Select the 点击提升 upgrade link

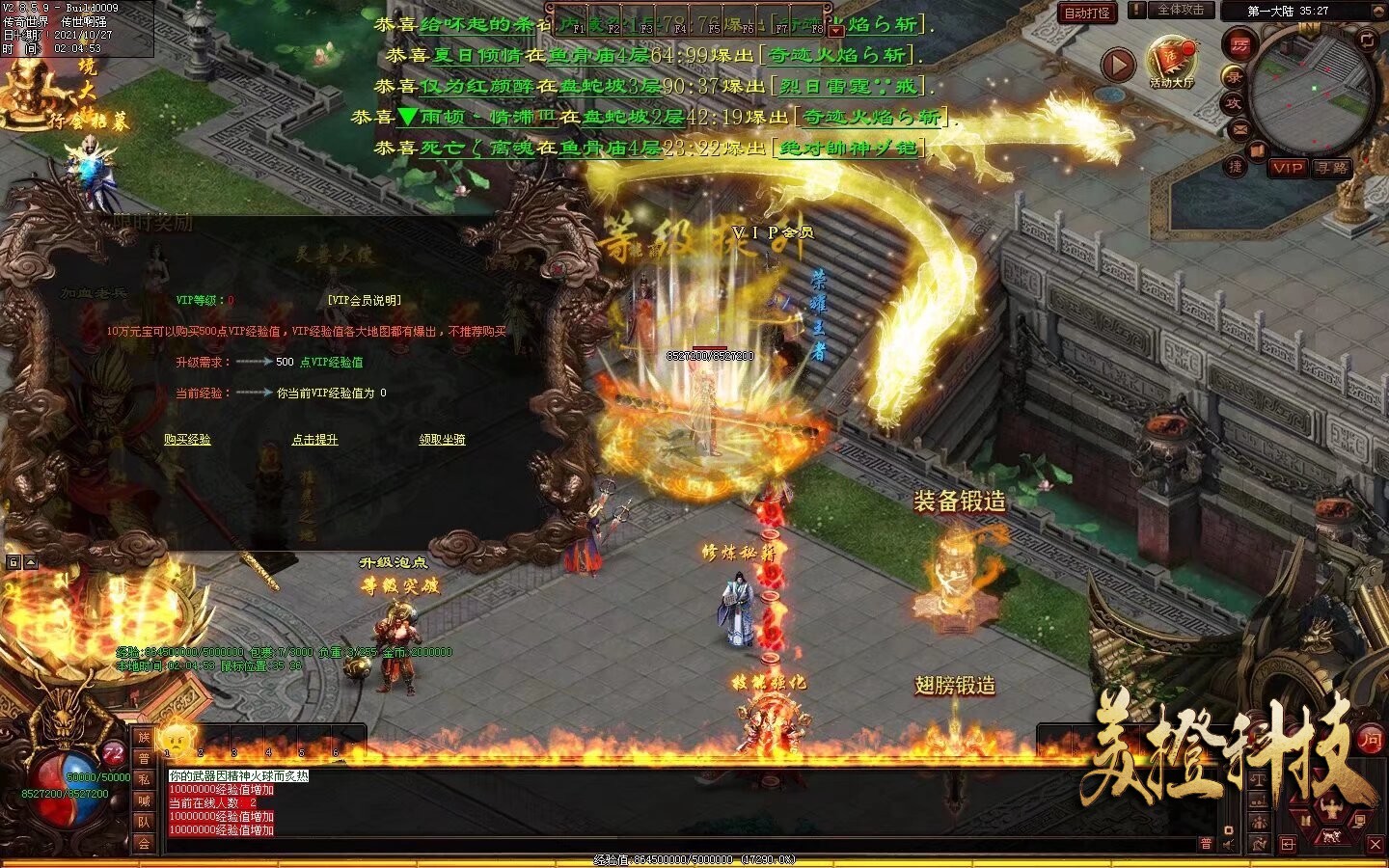315,440
